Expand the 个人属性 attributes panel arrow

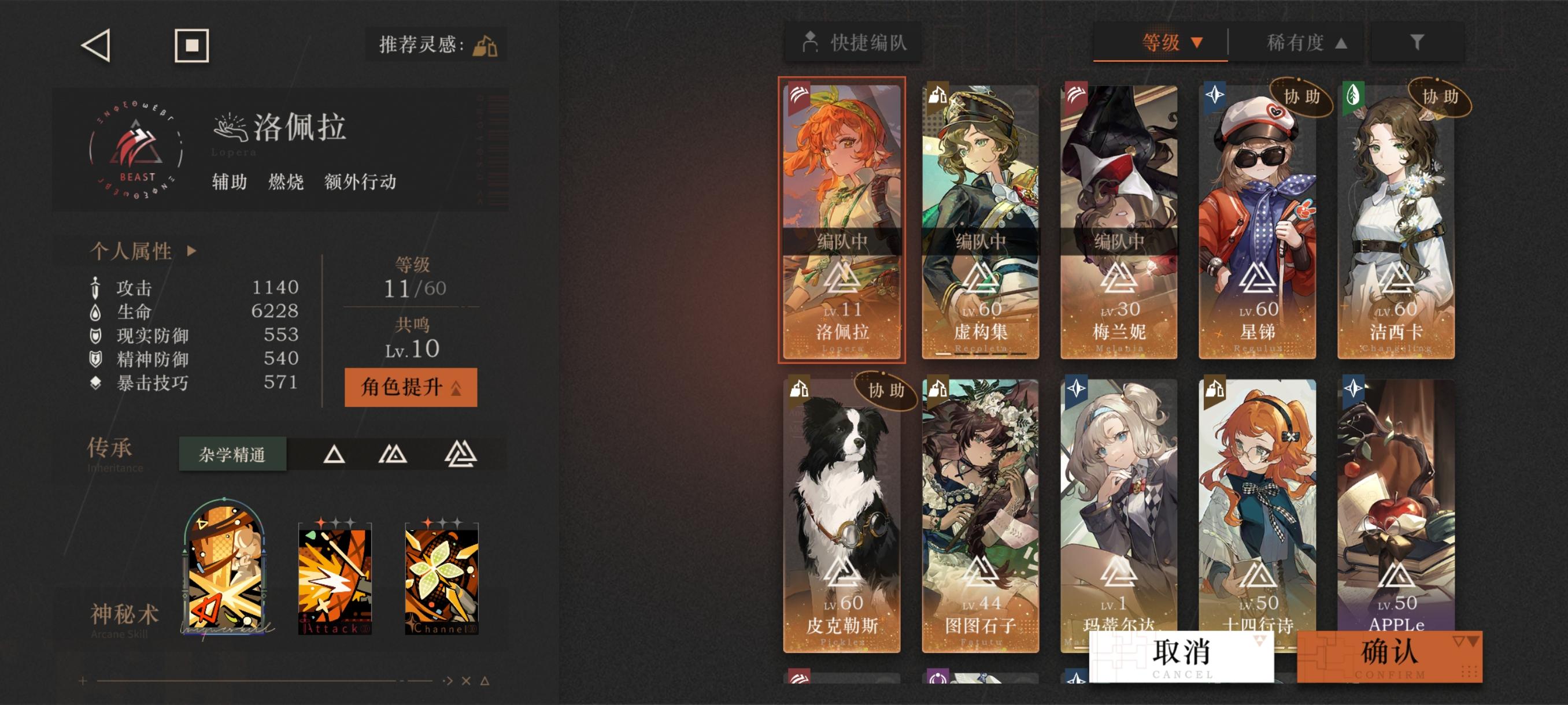(x=192, y=250)
